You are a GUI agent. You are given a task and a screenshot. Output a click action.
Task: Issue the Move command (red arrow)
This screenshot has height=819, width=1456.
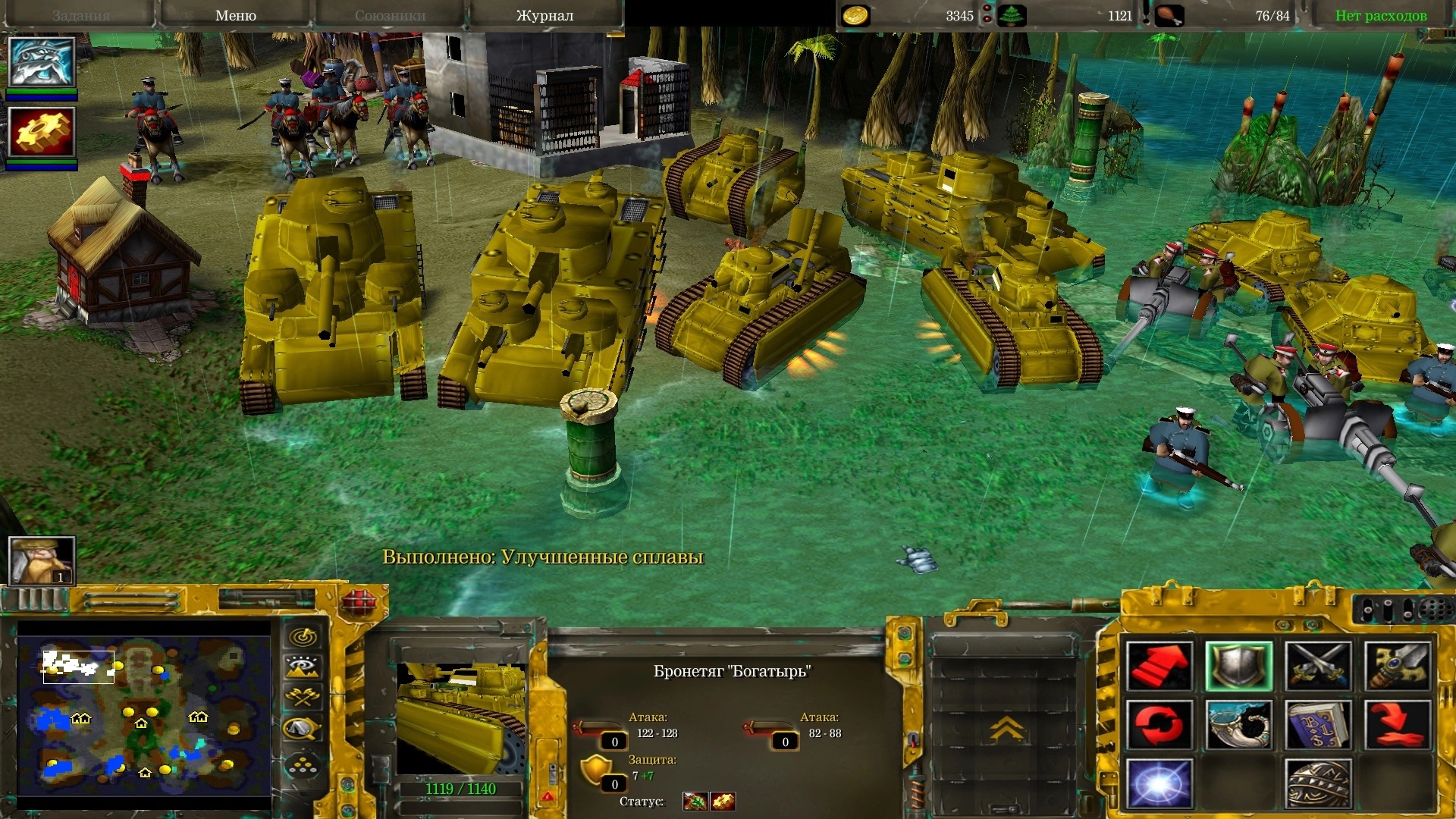click(1159, 666)
